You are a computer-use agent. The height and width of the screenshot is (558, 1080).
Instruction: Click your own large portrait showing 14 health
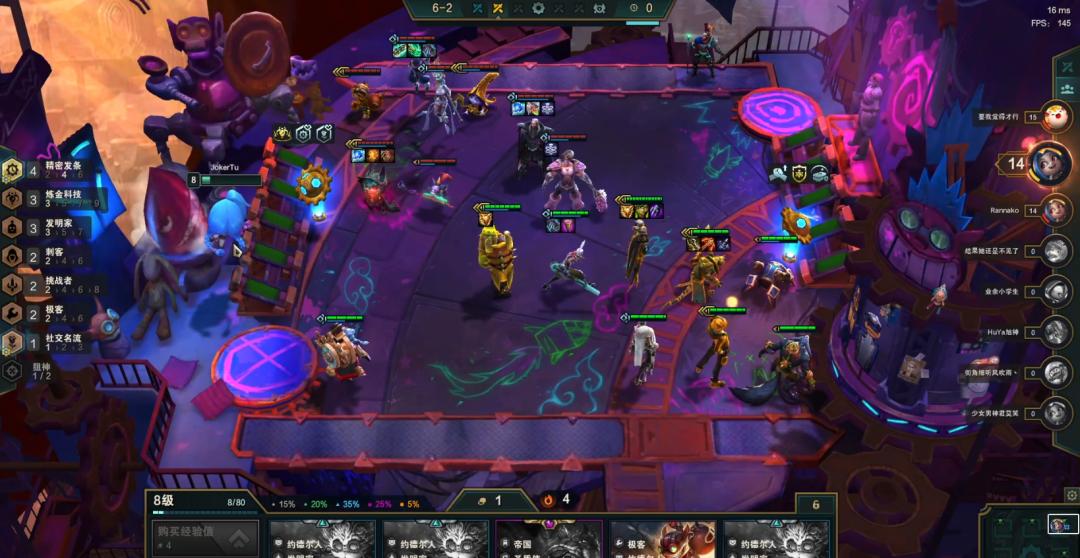(x=1050, y=164)
